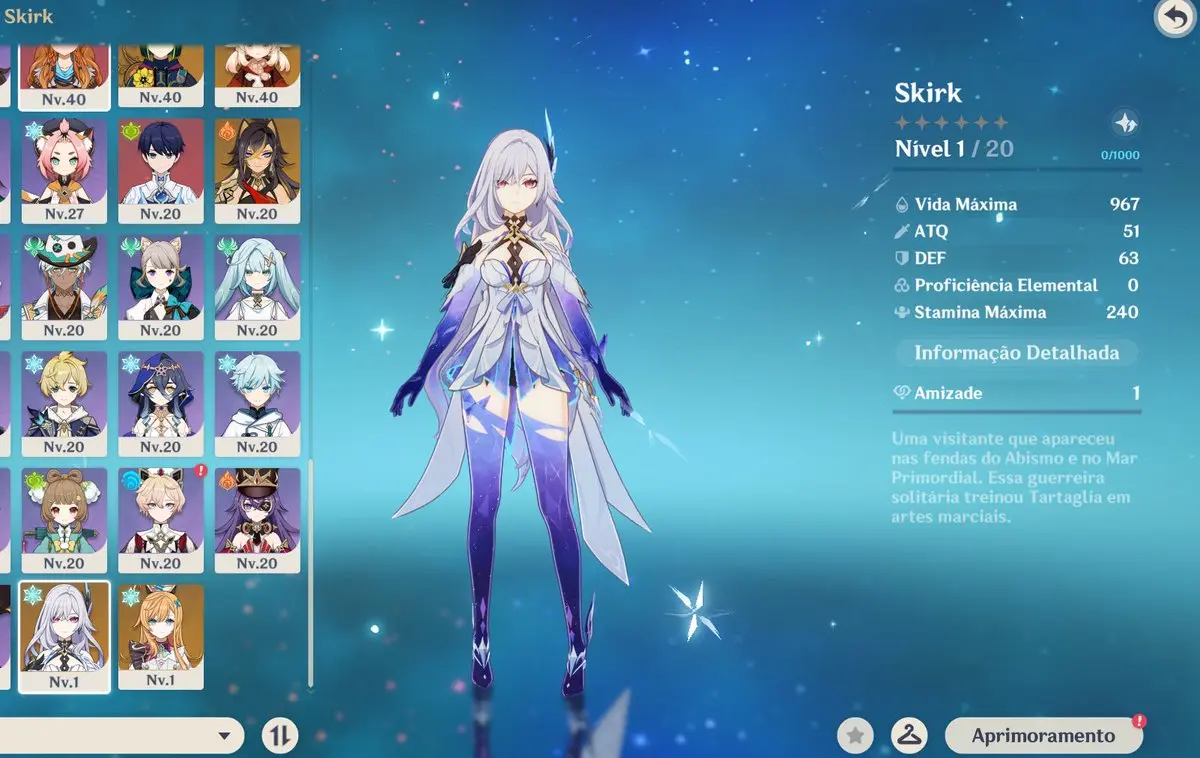Select Skirk's portrait in the list

point(64,635)
